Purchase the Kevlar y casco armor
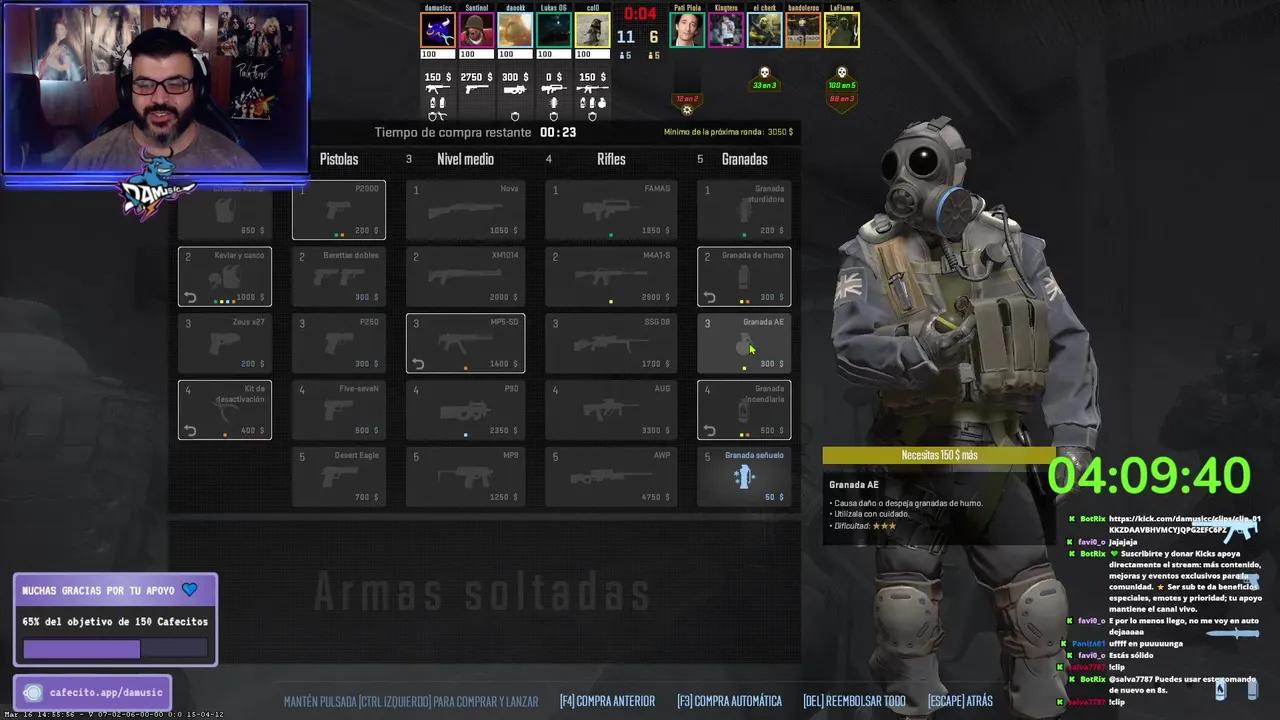The height and width of the screenshot is (720, 1280). point(224,276)
